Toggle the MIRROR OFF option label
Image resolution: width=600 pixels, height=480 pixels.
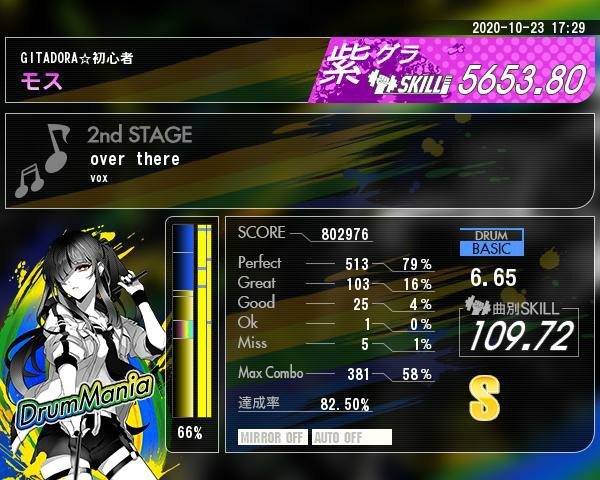tap(273, 437)
